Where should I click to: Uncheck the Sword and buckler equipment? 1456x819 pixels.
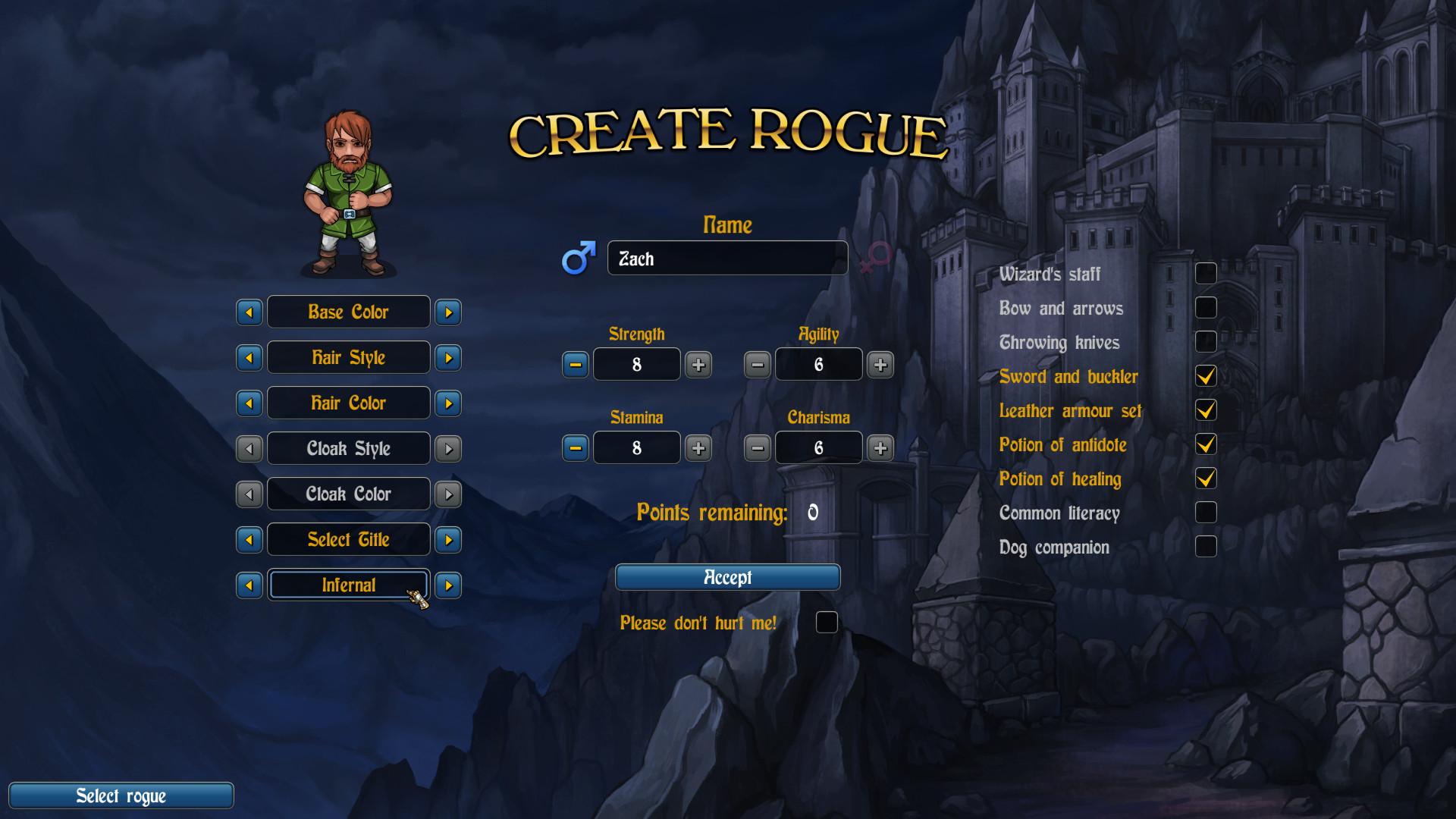[x=1206, y=375]
